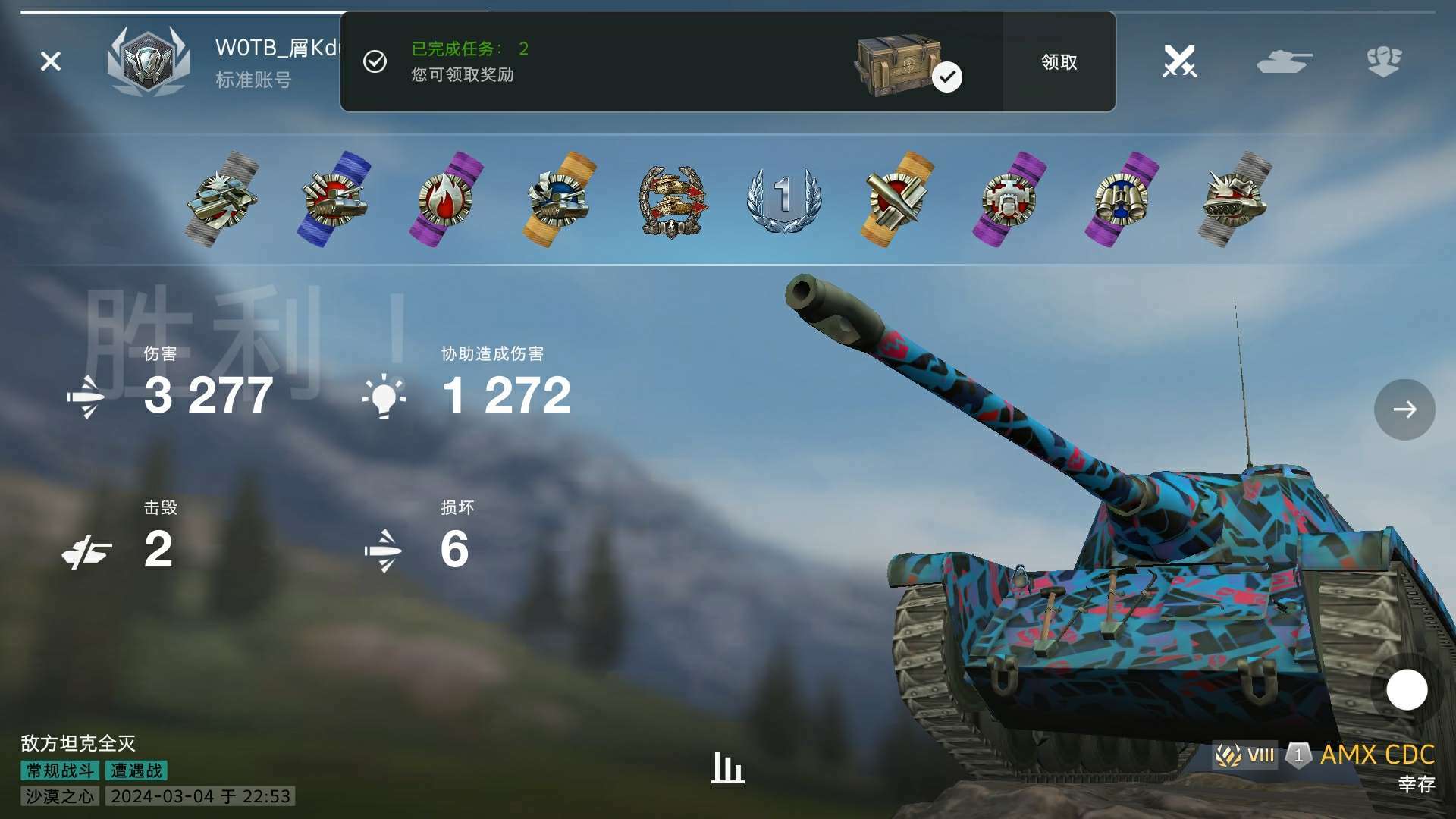The image size is (1456, 819).
Task: View the shell medal with yellow ribbon
Action: [x=897, y=199]
